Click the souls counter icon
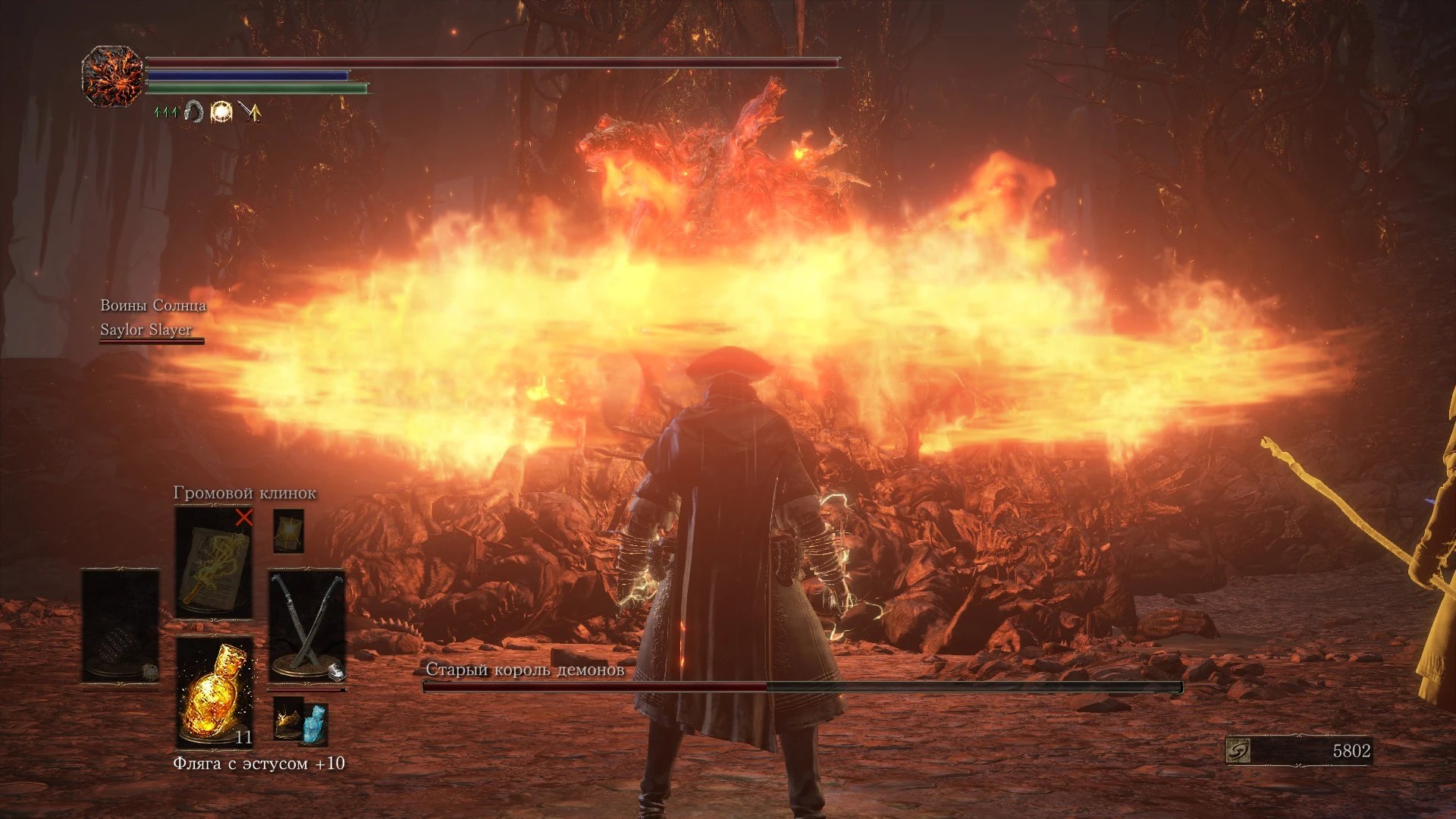The image size is (1456, 819). tap(1238, 751)
